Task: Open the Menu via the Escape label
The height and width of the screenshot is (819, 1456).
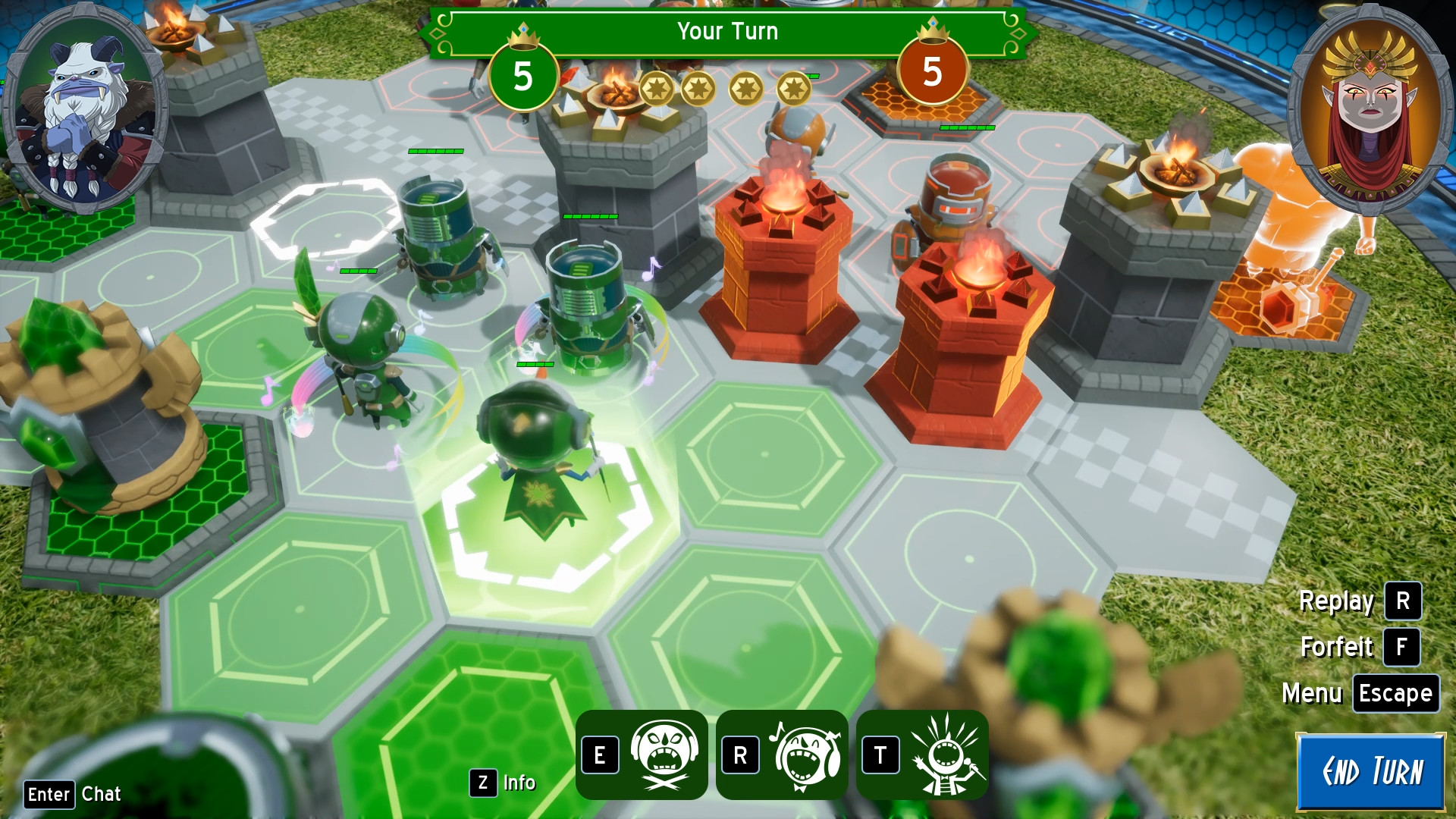Action: click(1395, 692)
